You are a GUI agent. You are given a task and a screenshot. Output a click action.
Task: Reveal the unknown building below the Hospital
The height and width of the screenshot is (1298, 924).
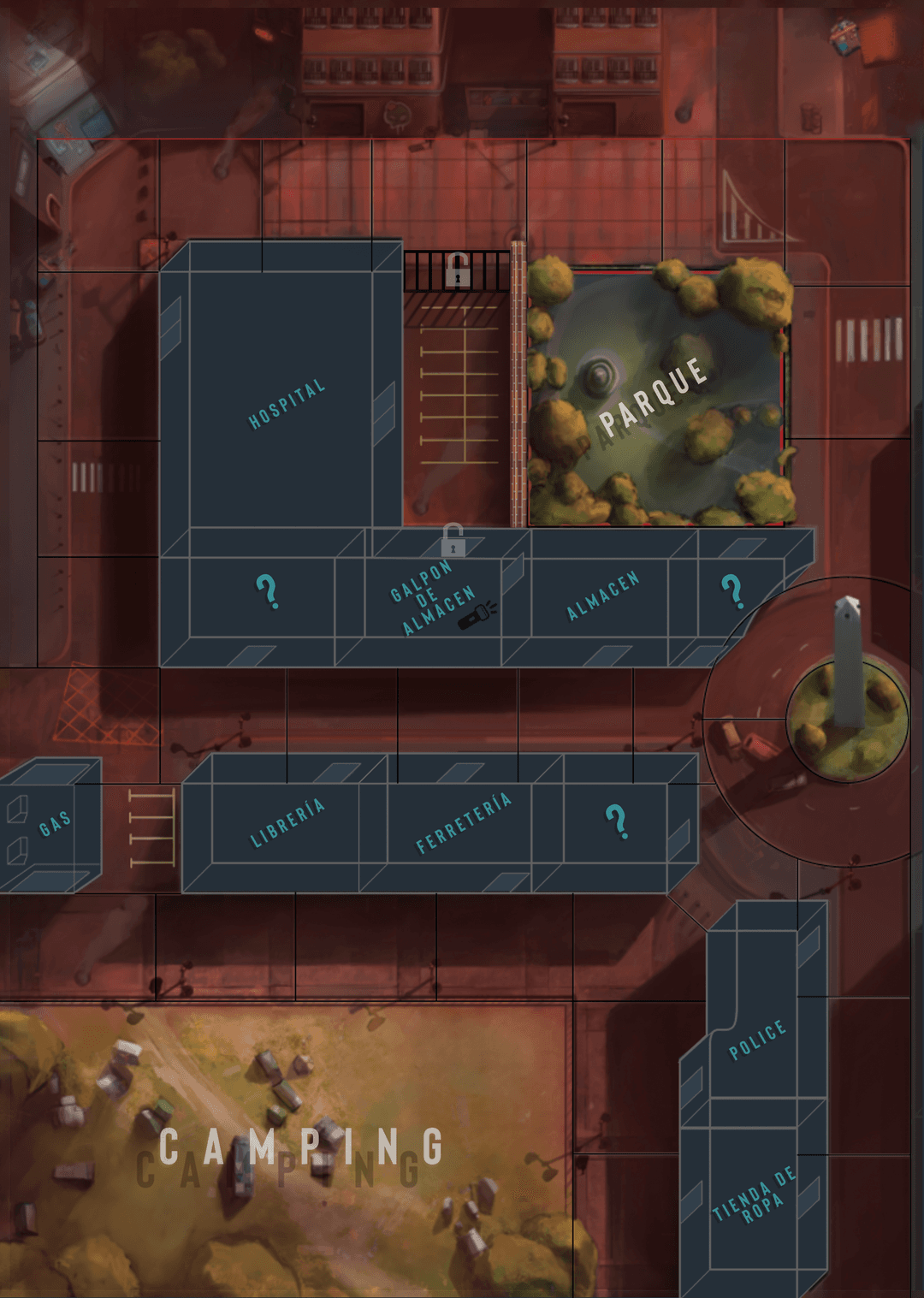coord(268,591)
